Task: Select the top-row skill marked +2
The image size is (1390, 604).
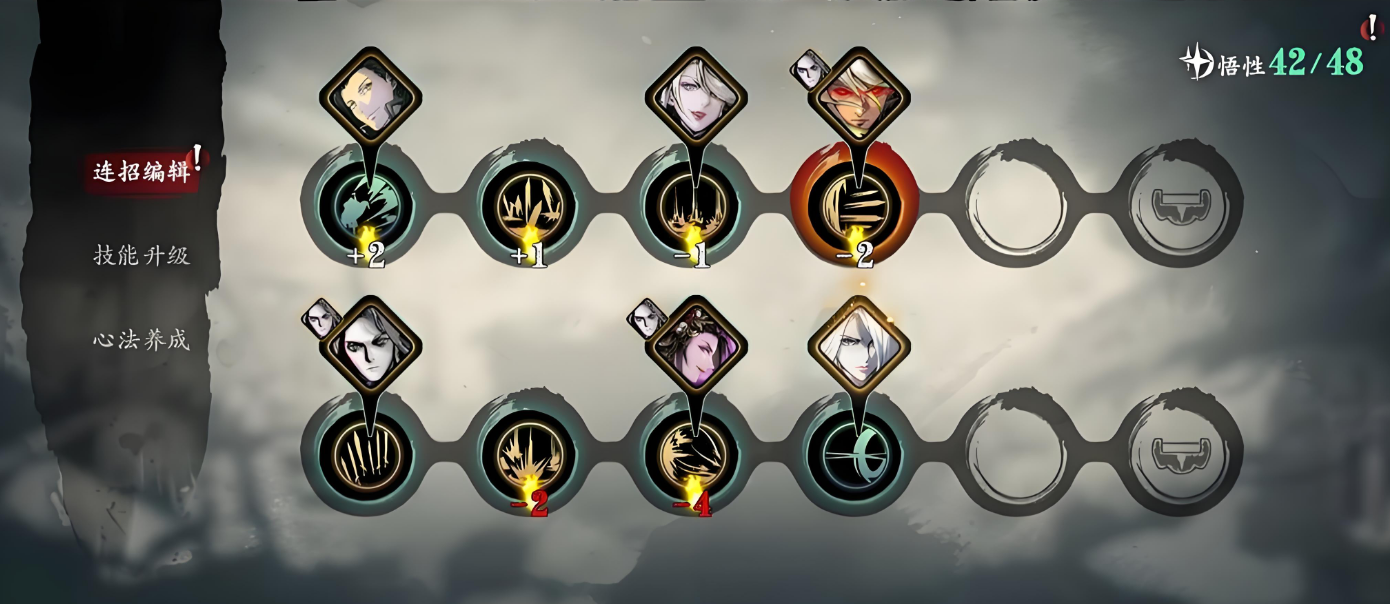Action: click(365, 205)
